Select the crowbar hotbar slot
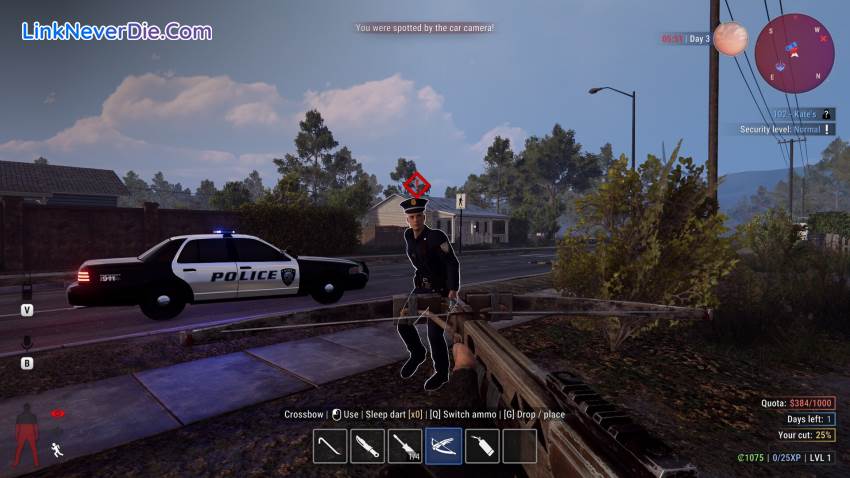The image size is (850, 478). pos(330,446)
